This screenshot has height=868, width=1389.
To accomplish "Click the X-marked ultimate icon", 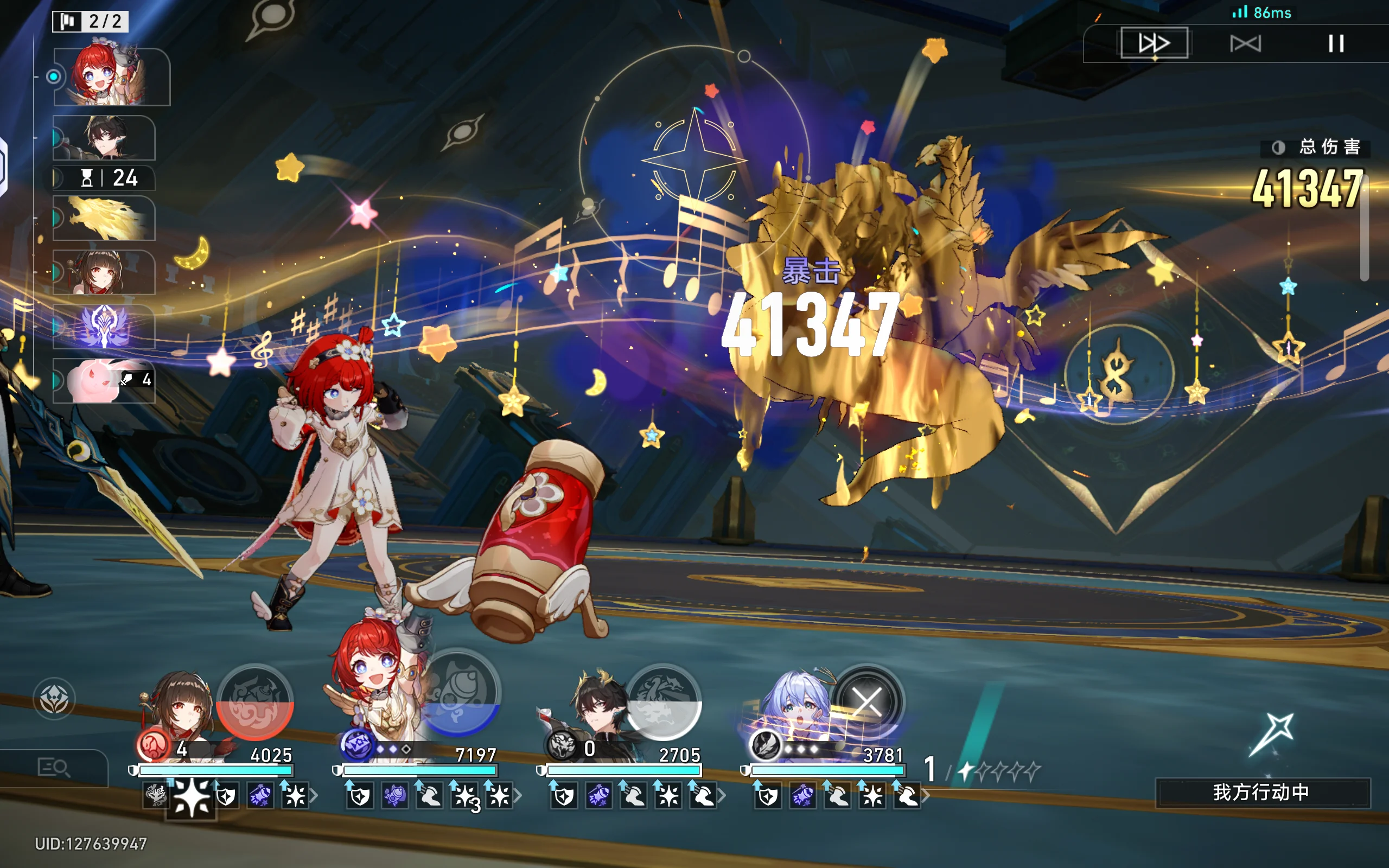I will 866,701.
